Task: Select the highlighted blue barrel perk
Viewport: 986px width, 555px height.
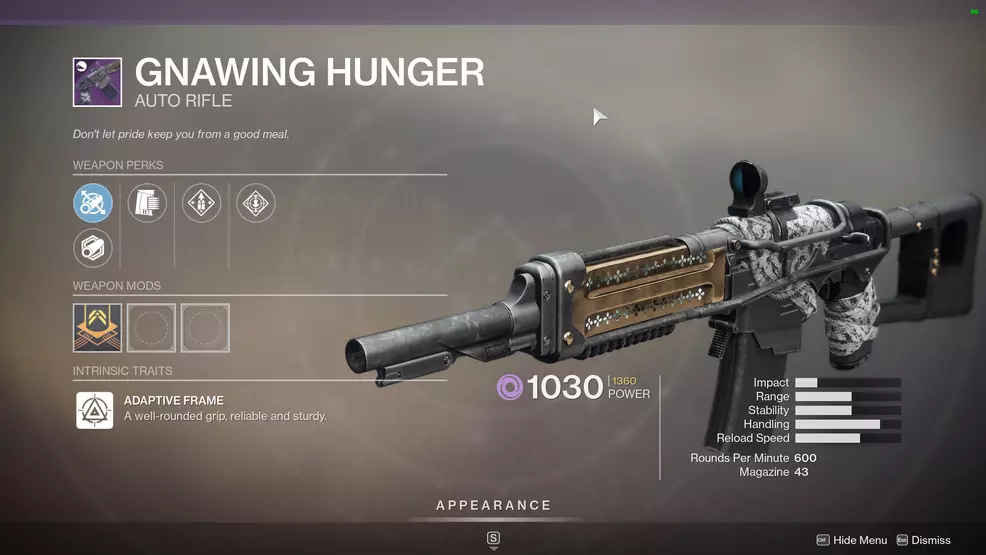Action: (x=93, y=203)
